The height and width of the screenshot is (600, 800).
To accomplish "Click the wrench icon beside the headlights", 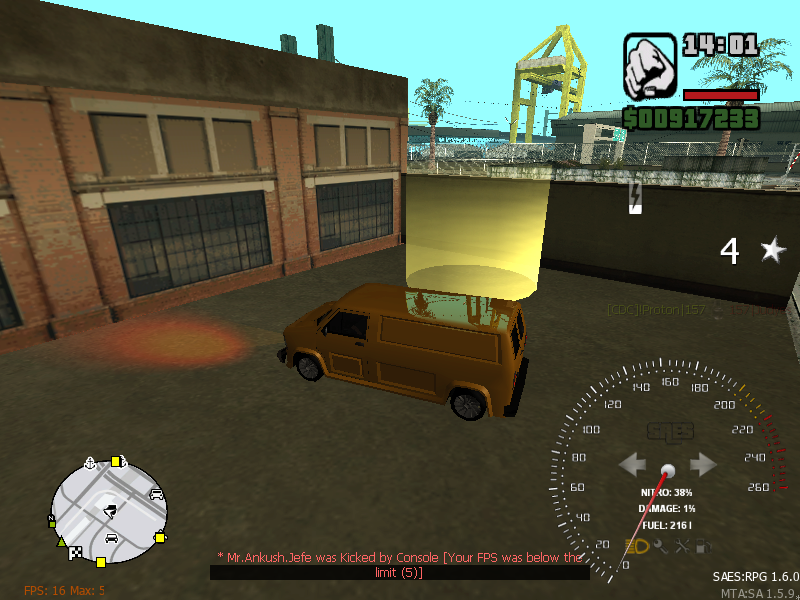I will point(660,546).
